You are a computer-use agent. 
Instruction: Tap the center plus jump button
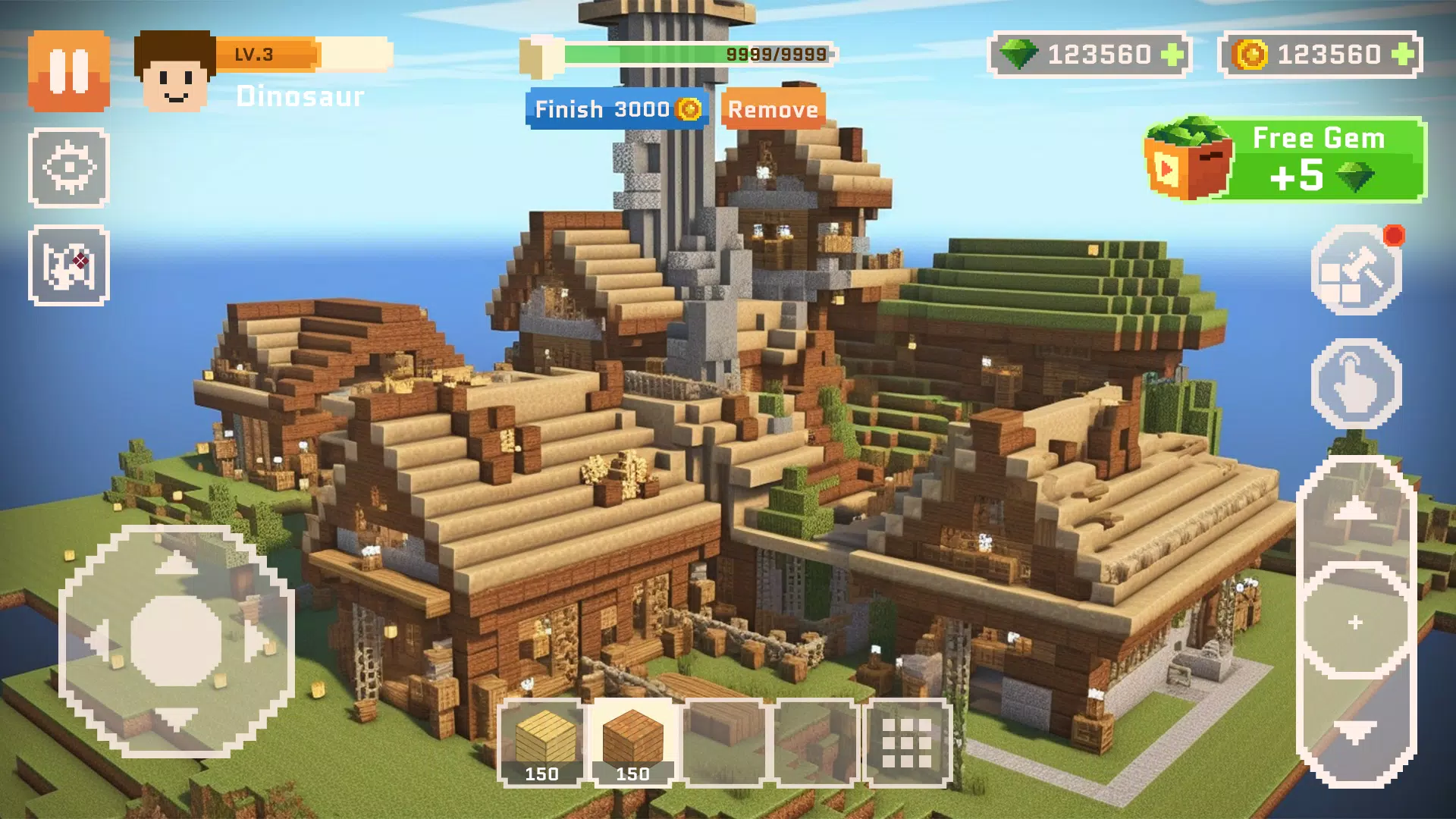pyautogui.click(x=1356, y=623)
